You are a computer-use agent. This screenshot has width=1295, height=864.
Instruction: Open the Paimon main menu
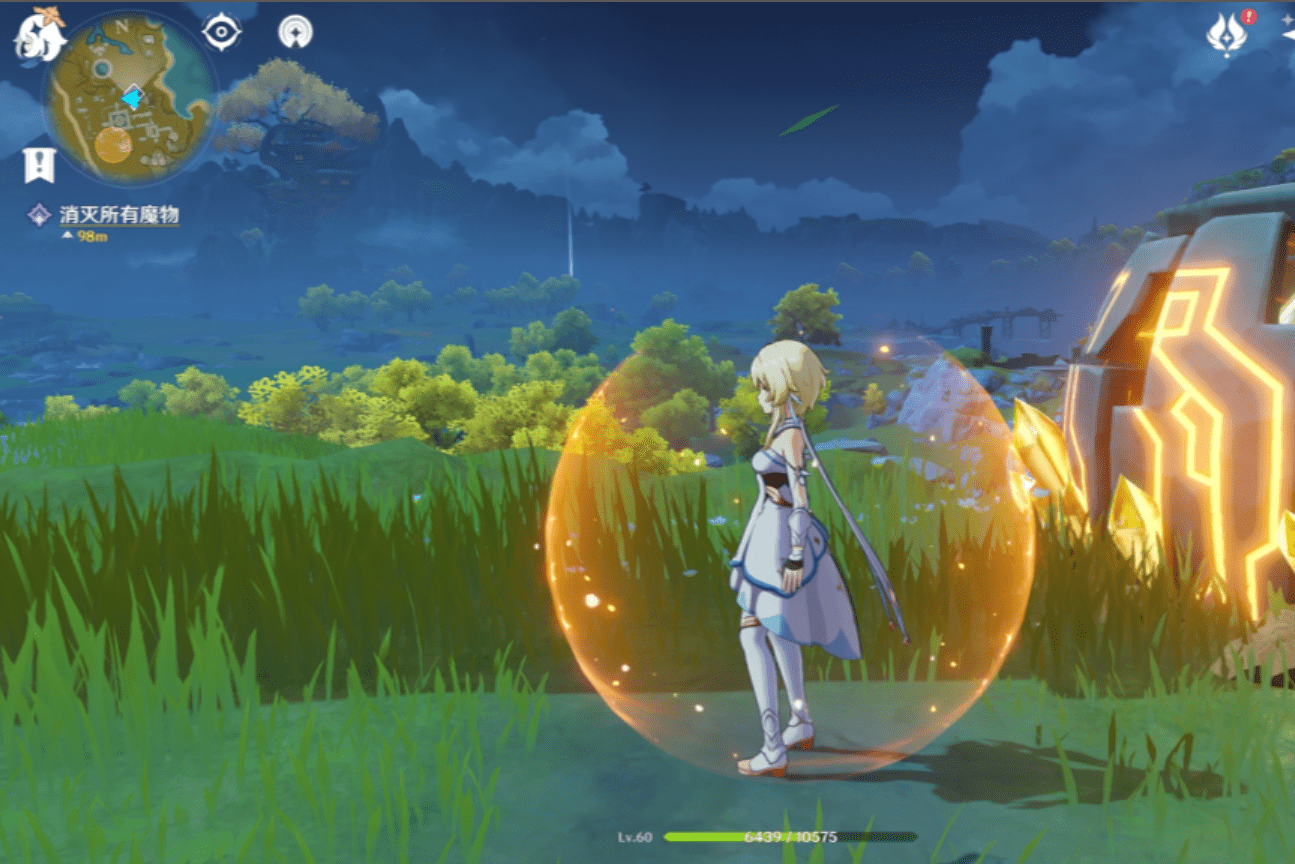coord(38,33)
